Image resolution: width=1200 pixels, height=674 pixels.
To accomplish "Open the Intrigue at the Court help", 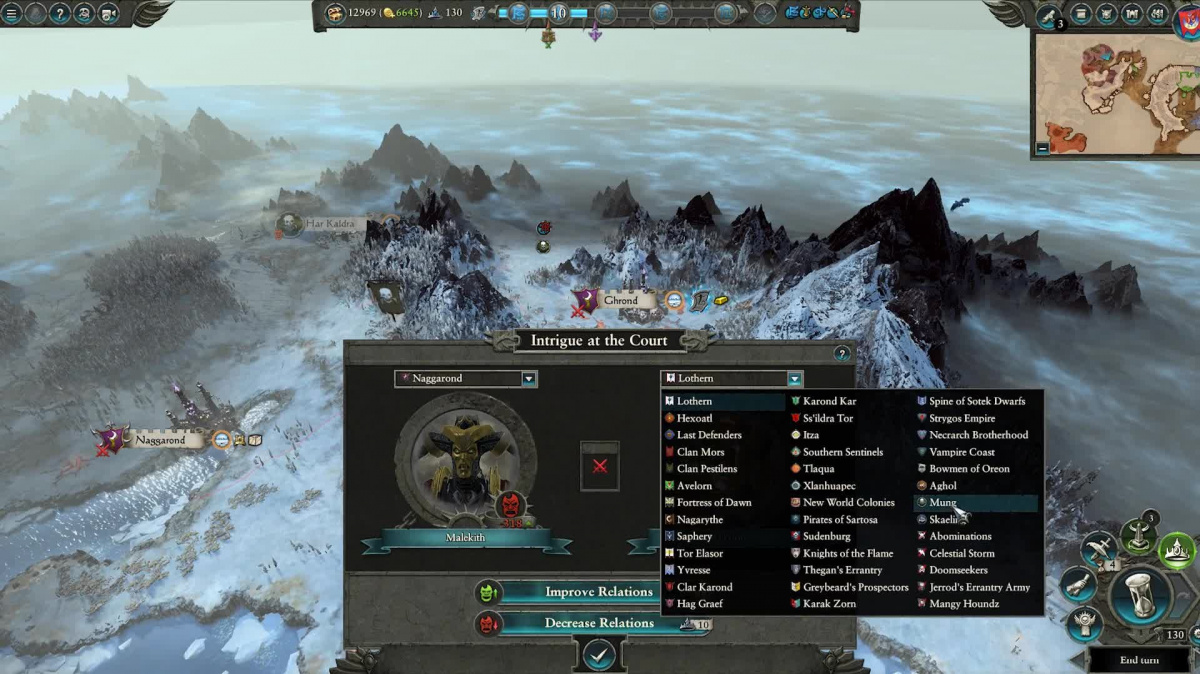I will [841, 353].
